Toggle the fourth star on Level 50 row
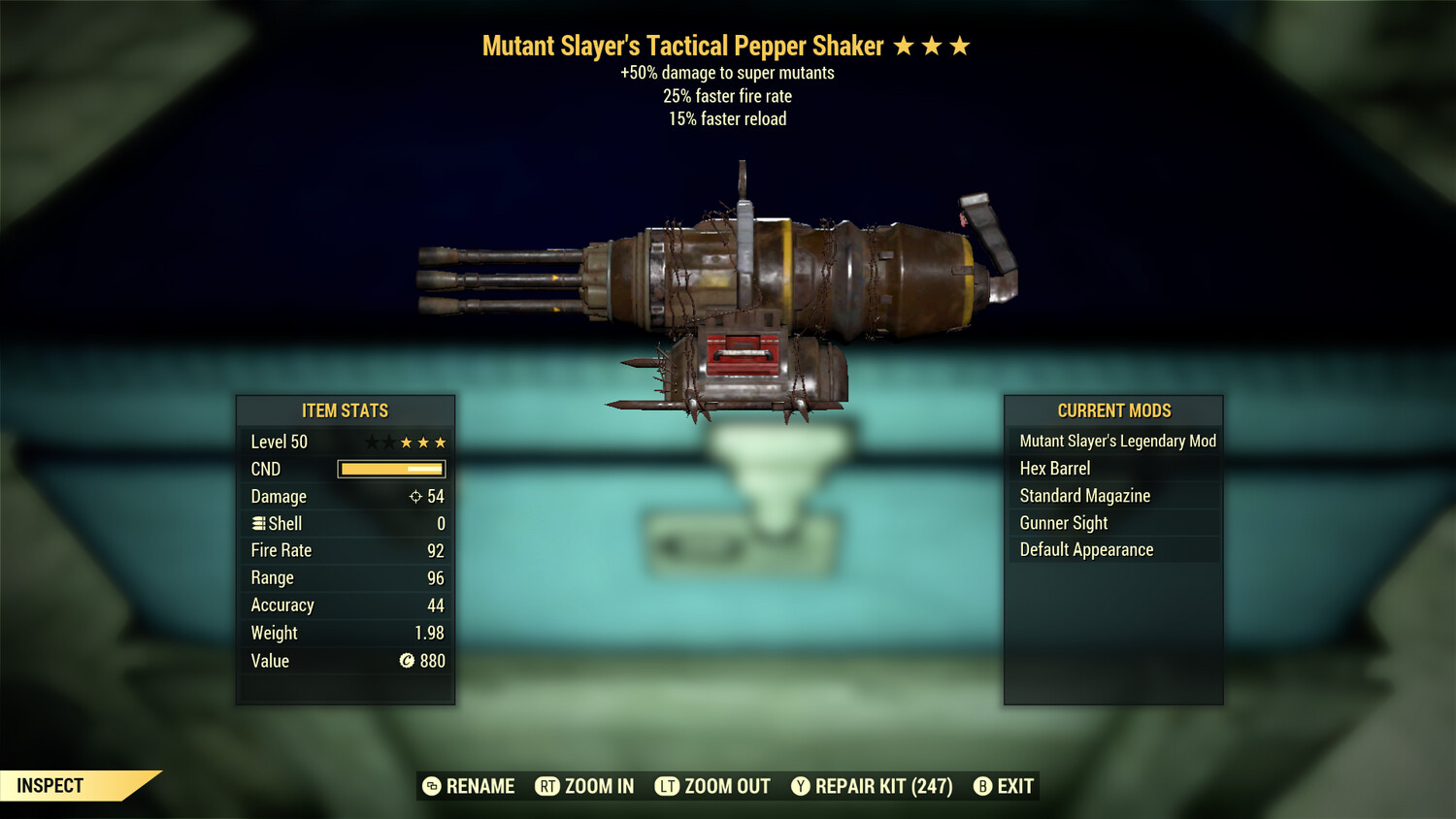Image resolution: width=1456 pixels, height=819 pixels. (421, 442)
